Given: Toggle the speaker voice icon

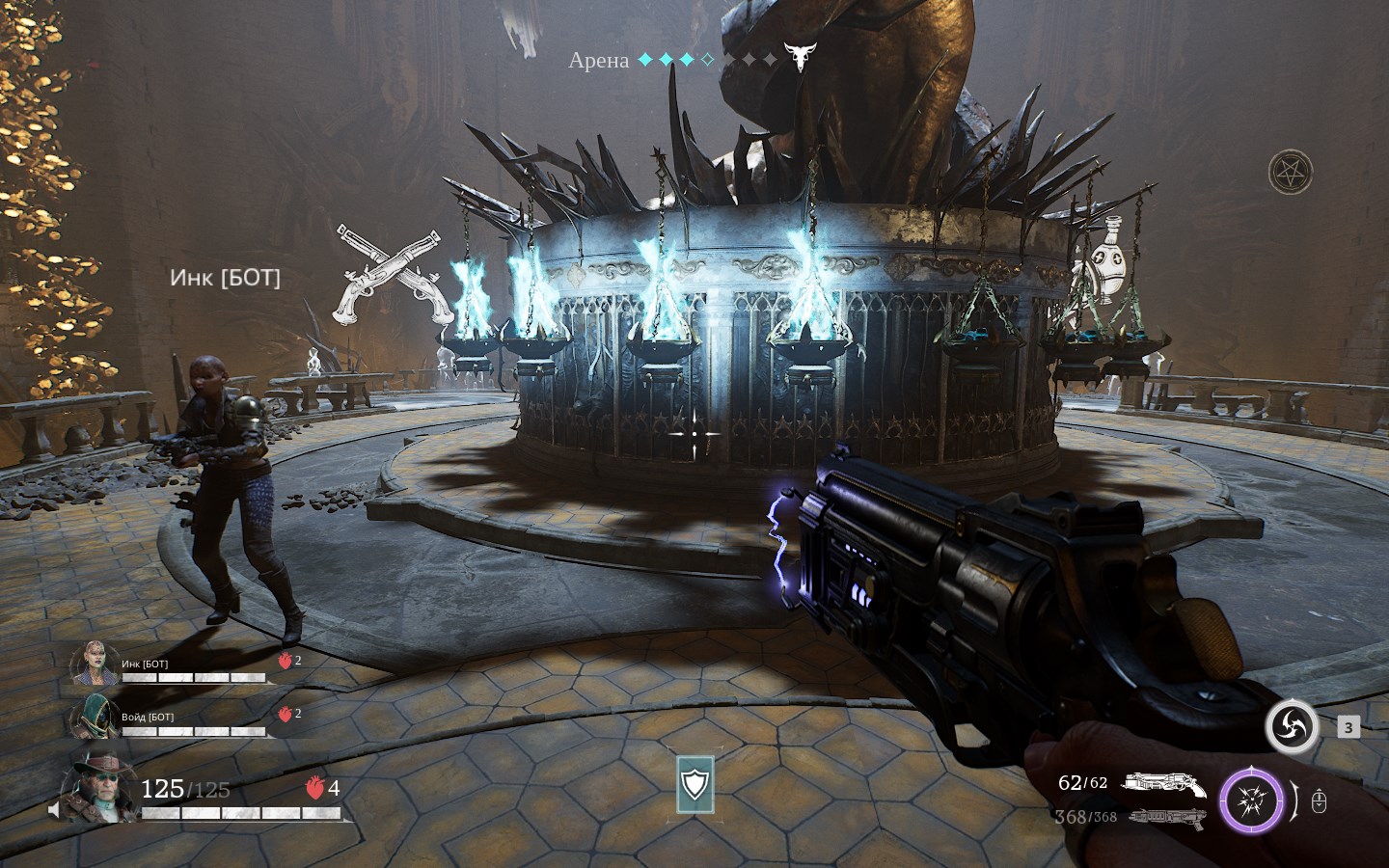Looking at the screenshot, I should (54, 811).
